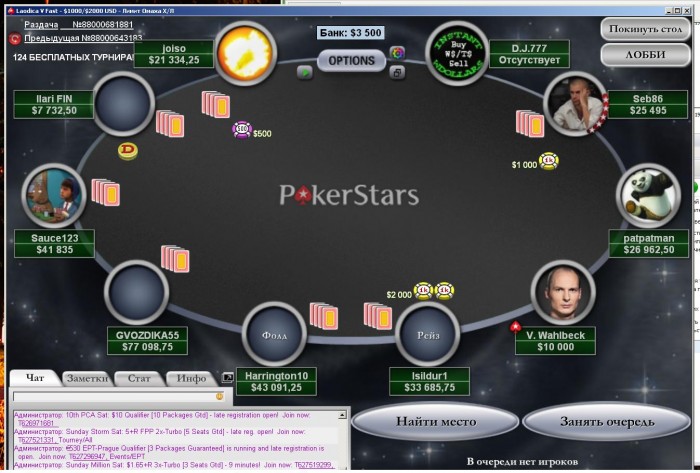
Task: Click the green play replay icon
Action: pyautogui.click(x=305, y=72)
